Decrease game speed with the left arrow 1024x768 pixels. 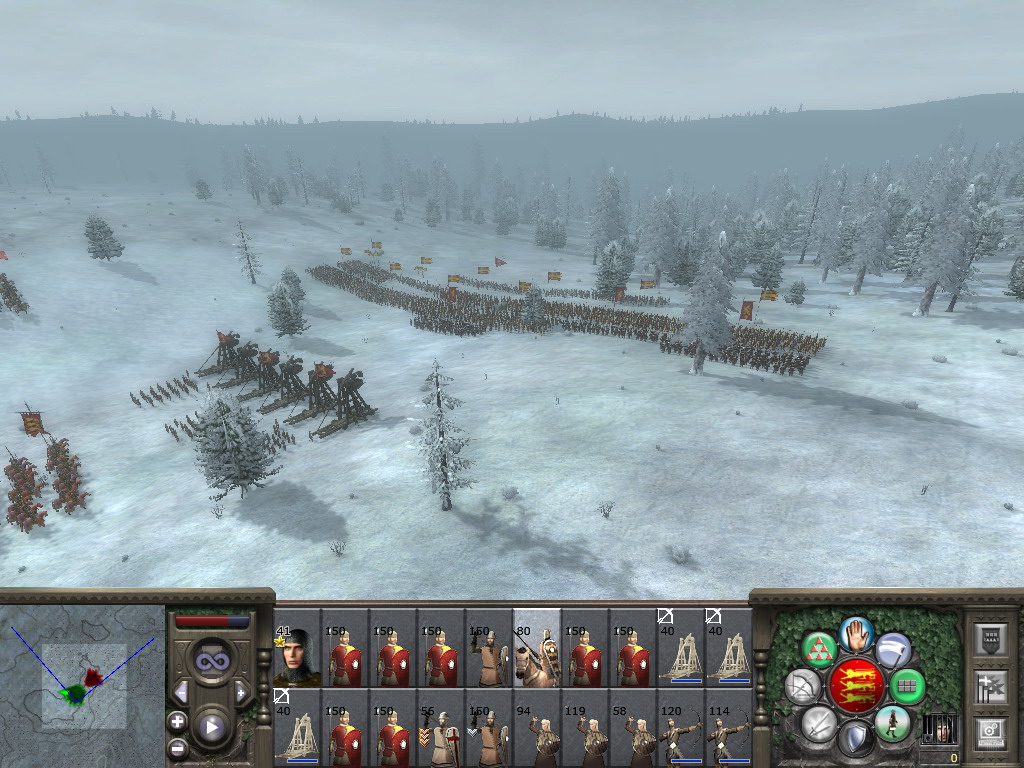(x=182, y=692)
